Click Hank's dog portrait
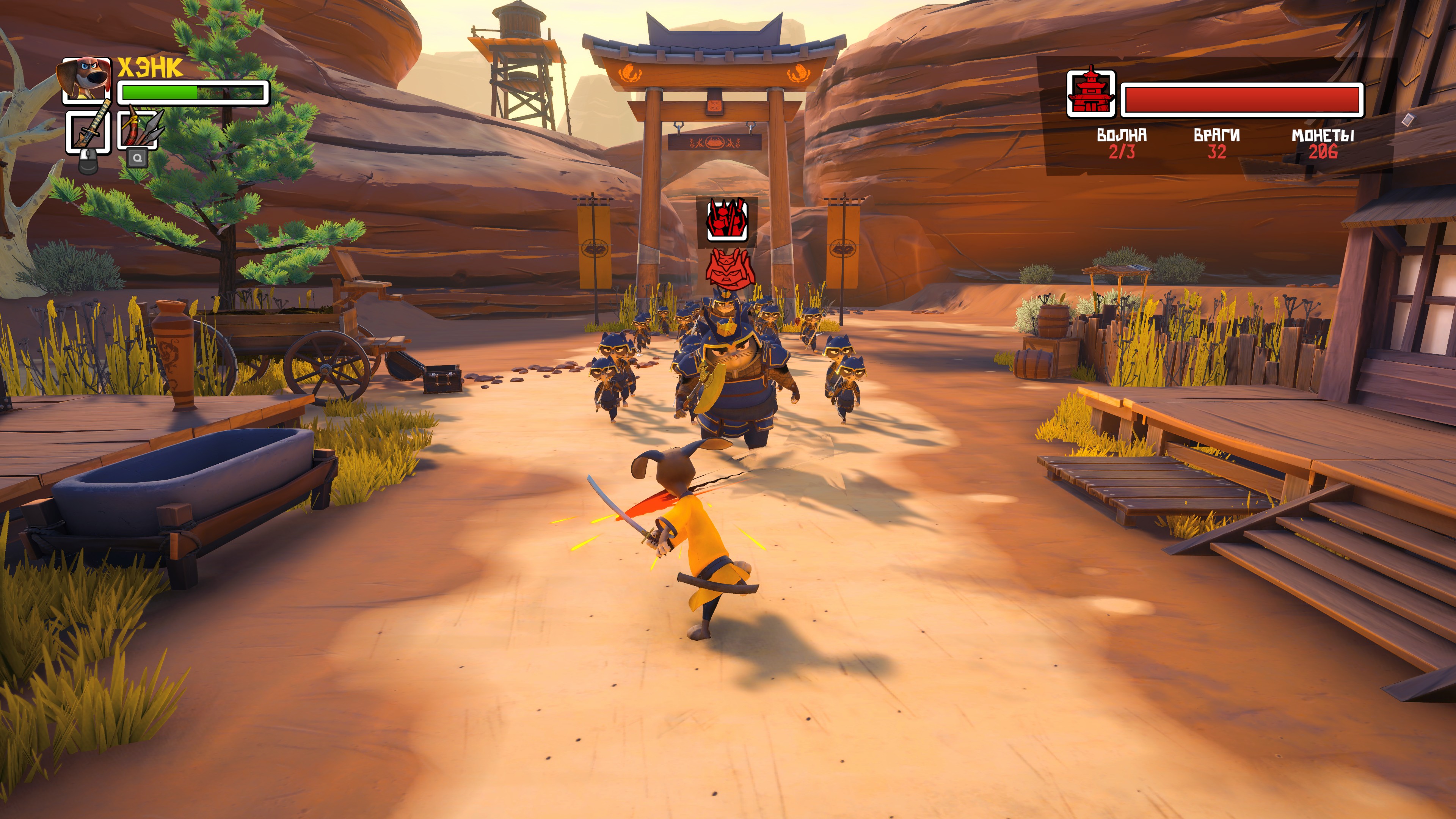 coord(86,79)
